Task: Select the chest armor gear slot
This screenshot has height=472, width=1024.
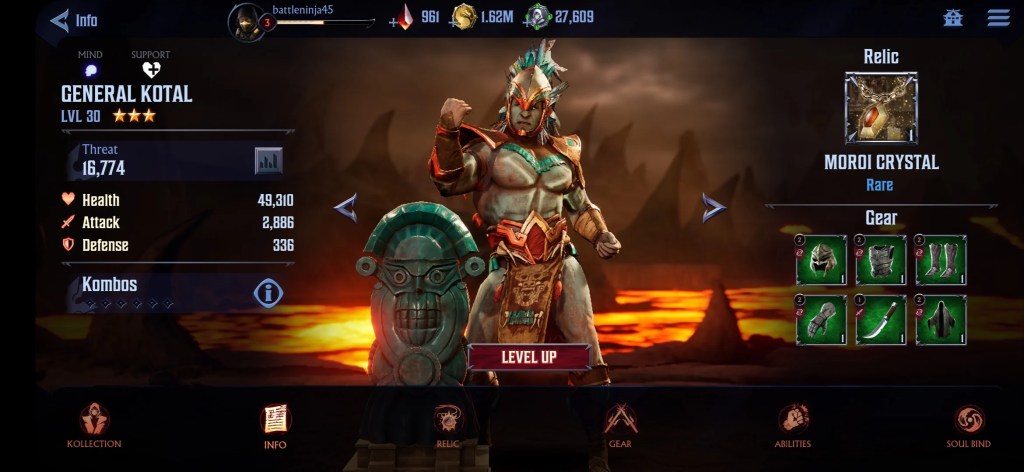Action: point(881,260)
